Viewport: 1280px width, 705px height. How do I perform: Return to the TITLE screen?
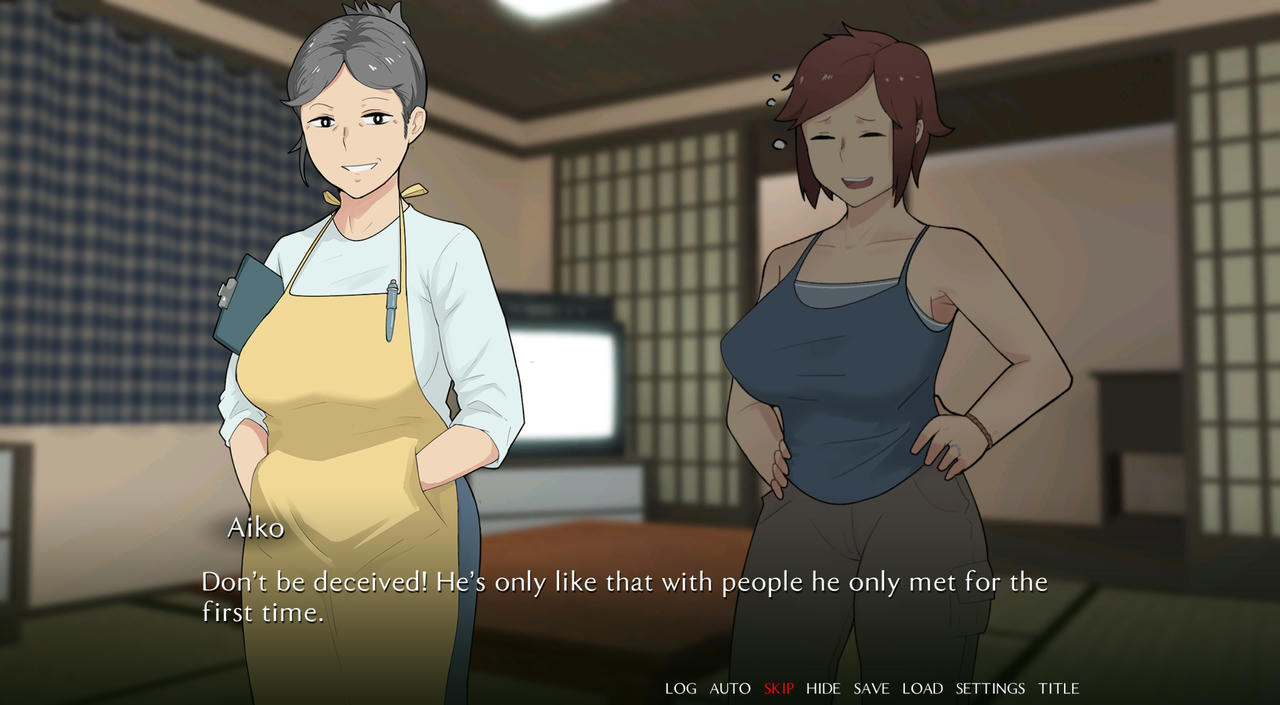(1058, 688)
